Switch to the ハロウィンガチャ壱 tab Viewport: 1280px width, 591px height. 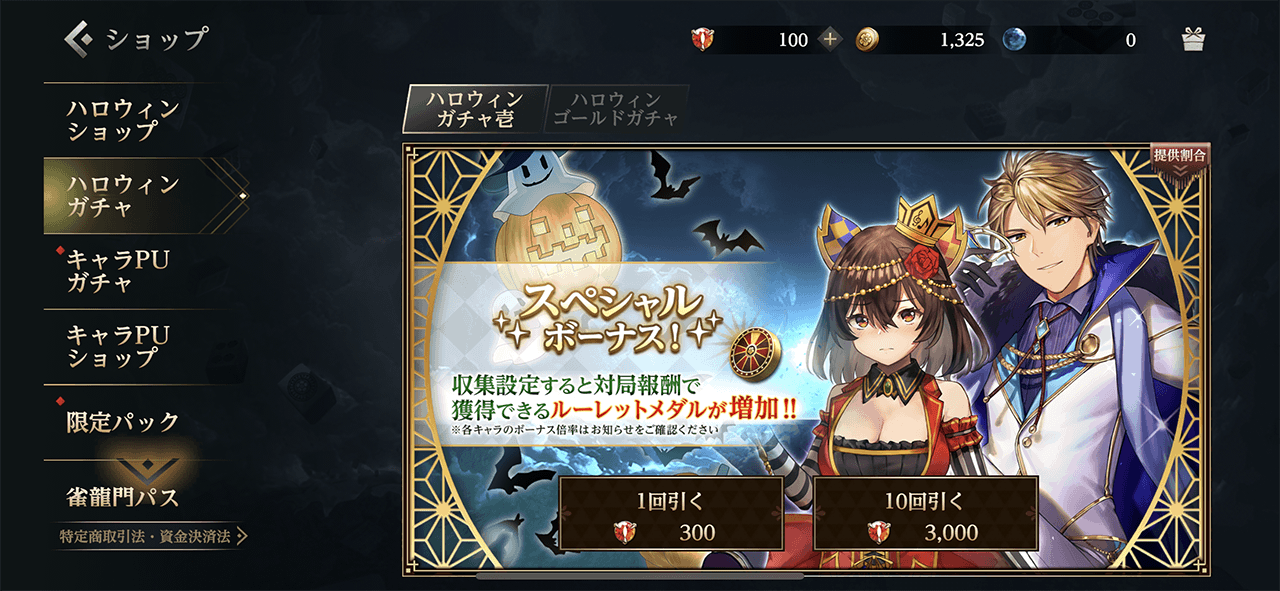475,110
